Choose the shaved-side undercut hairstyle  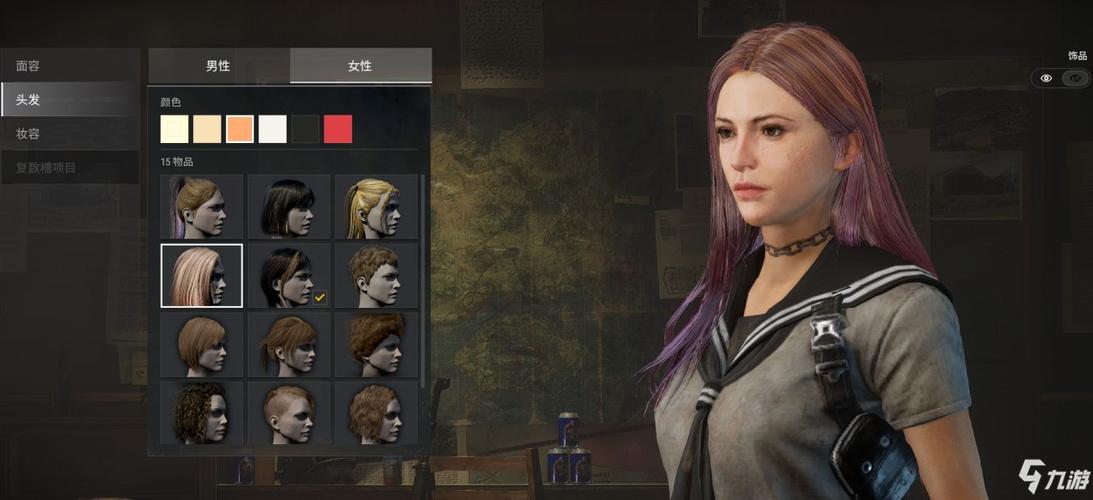tap(288, 411)
